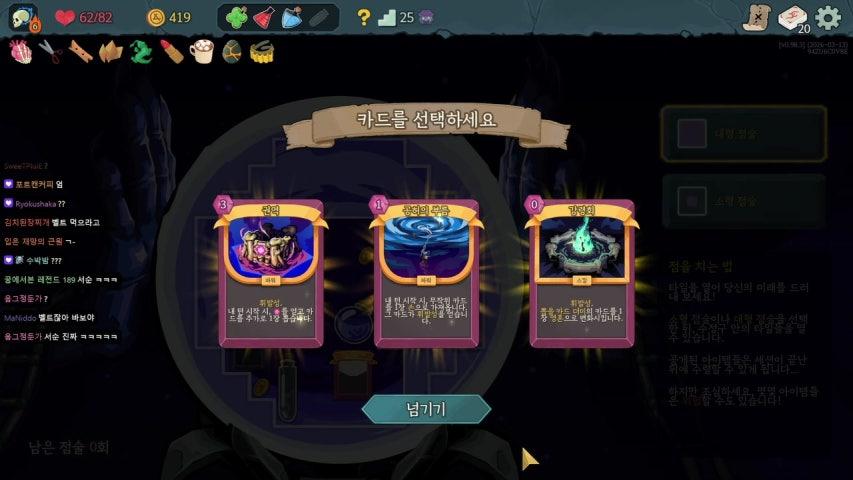Inspect the green dragon relic
Image resolution: width=853 pixels, height=480 pixels.
141,51
